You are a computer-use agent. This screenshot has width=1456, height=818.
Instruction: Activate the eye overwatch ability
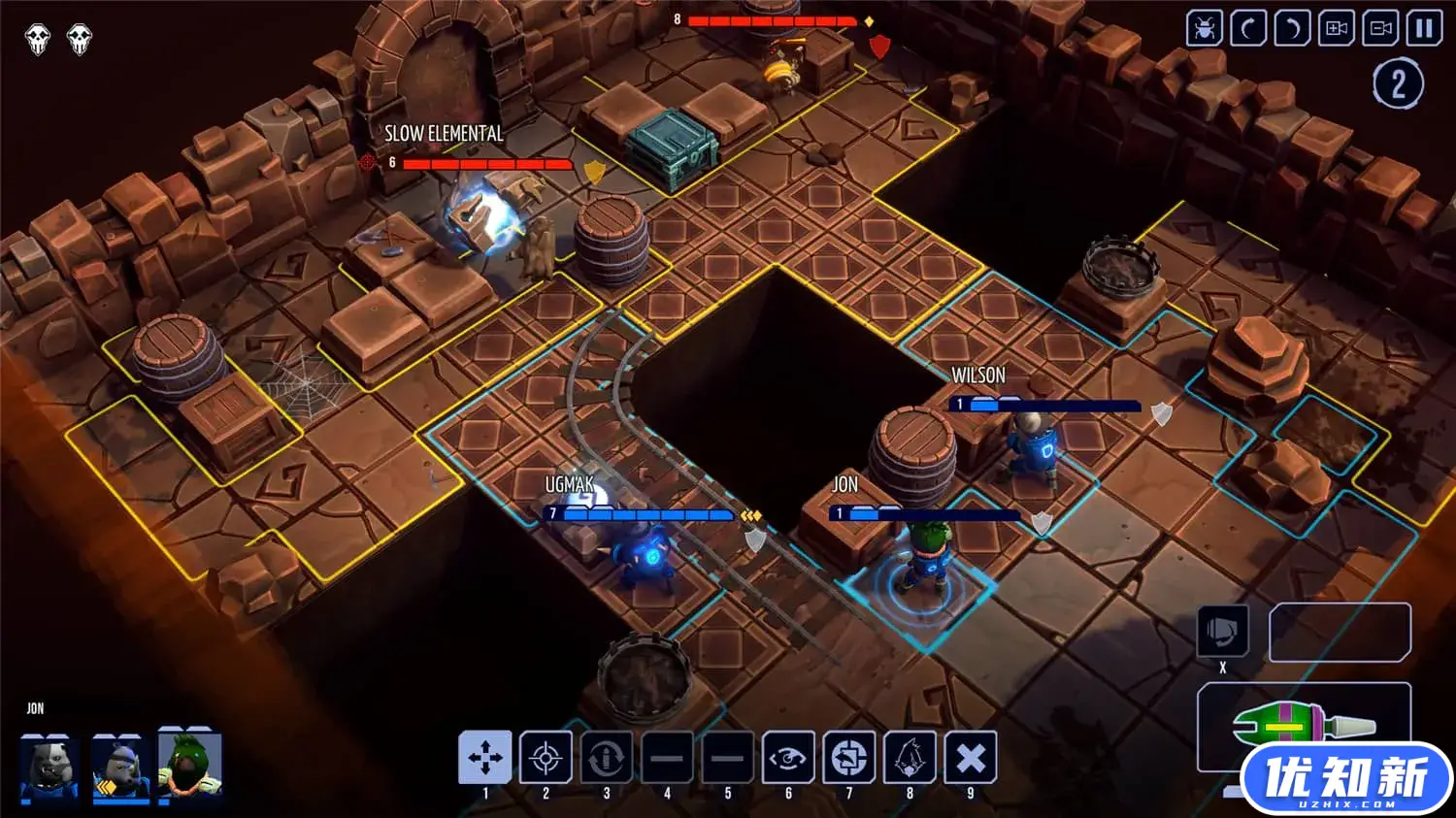(788, 757)
